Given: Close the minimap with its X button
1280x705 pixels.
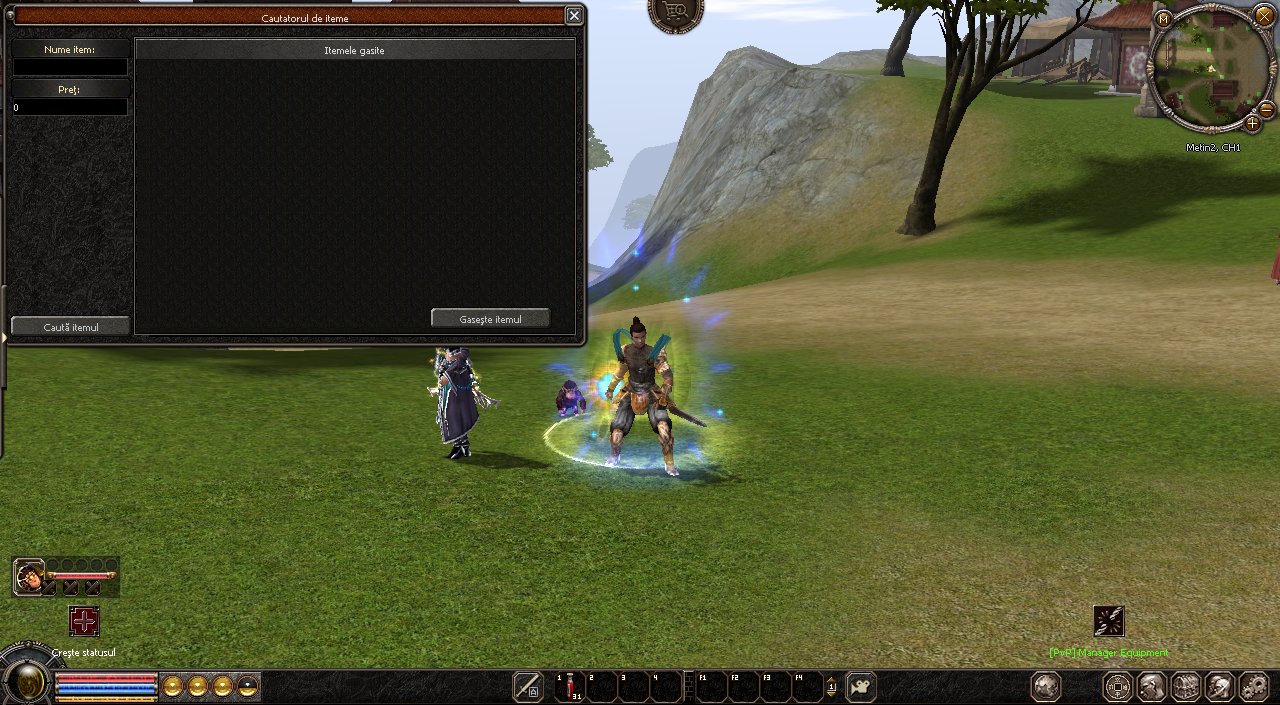Looking at the screenshot, I should click(1264, 17).
